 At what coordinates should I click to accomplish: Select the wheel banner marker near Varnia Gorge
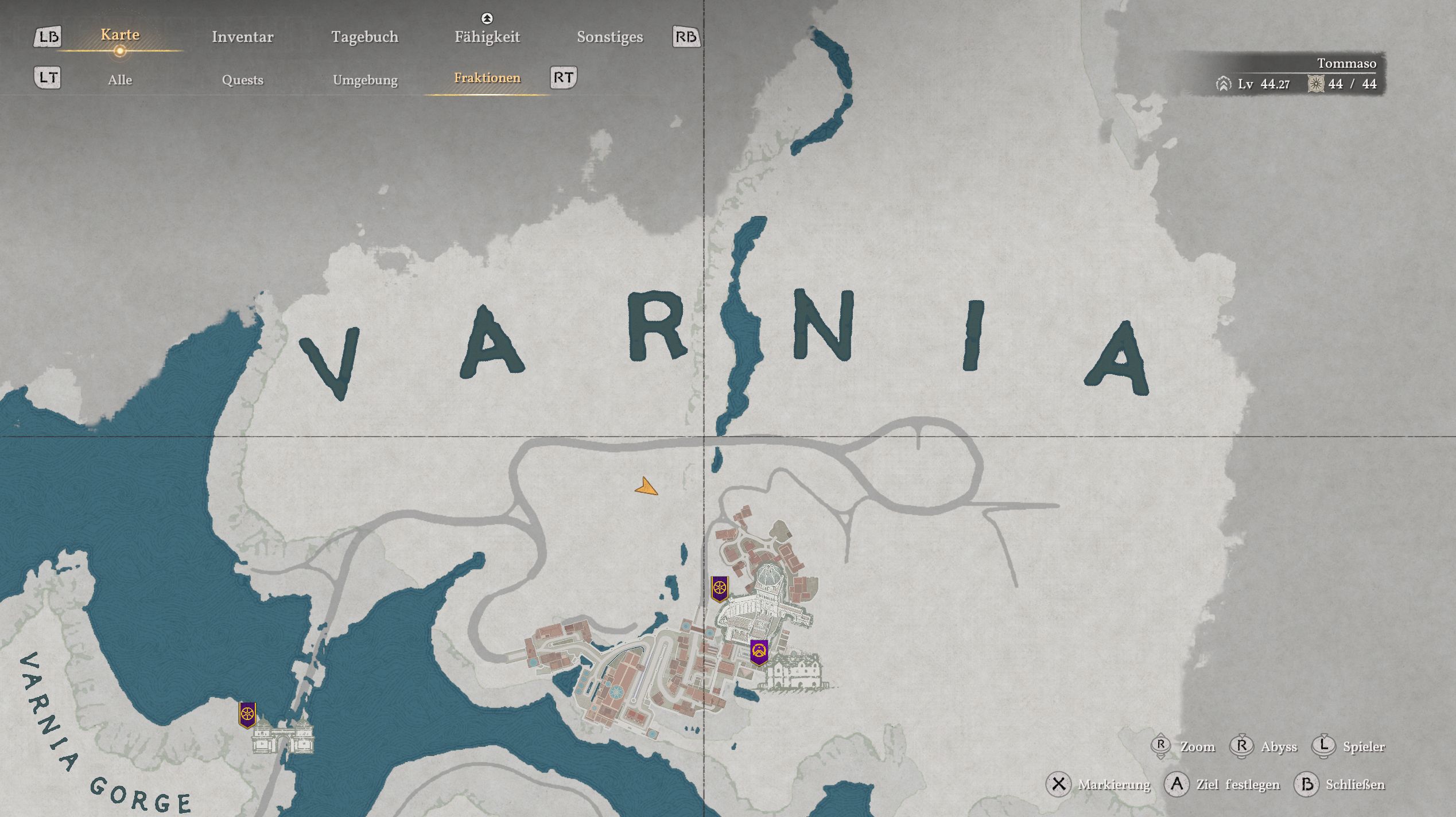coord(247,715)
